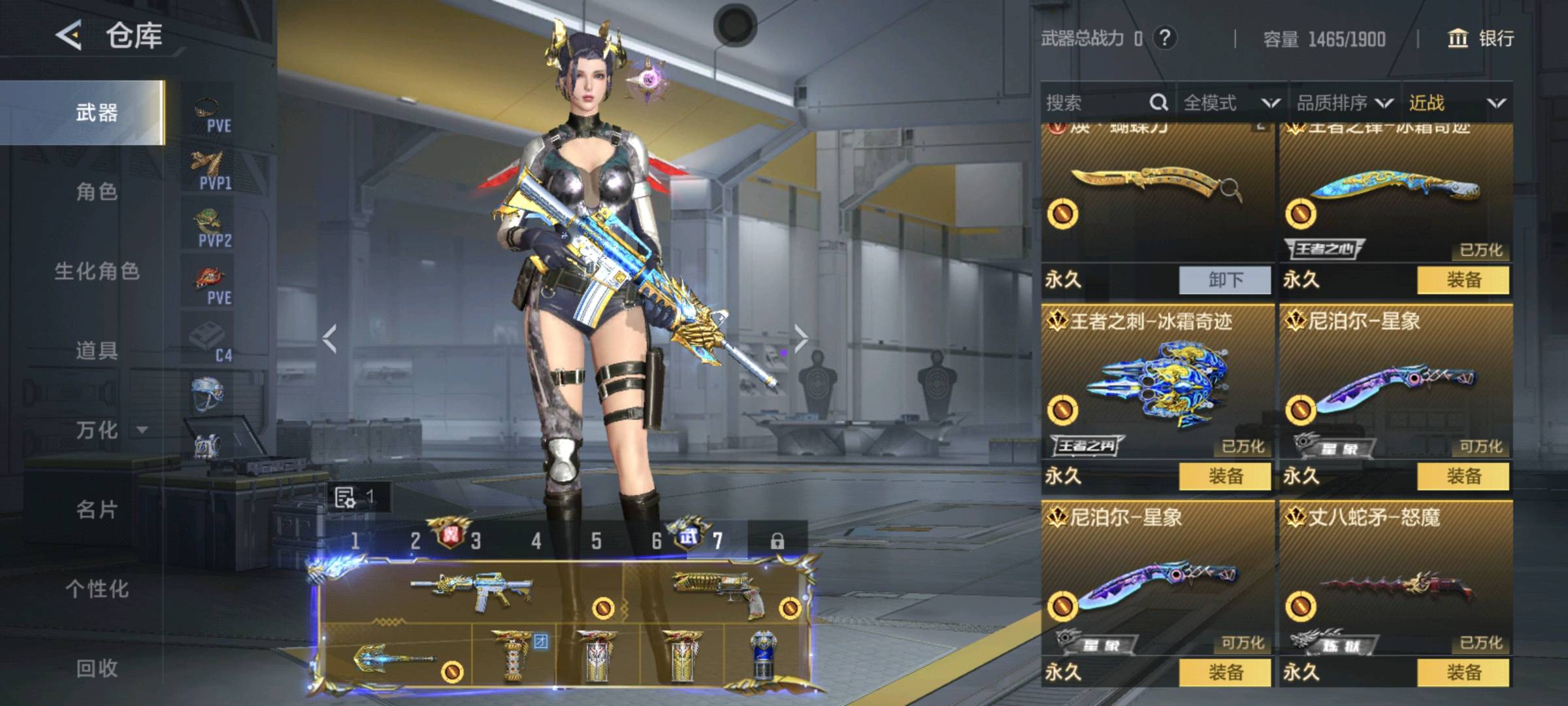Show weapon power help question mark
The width and height of the screenshot is (1568, 706).
pyautogui.click(x=1164, y=38)
